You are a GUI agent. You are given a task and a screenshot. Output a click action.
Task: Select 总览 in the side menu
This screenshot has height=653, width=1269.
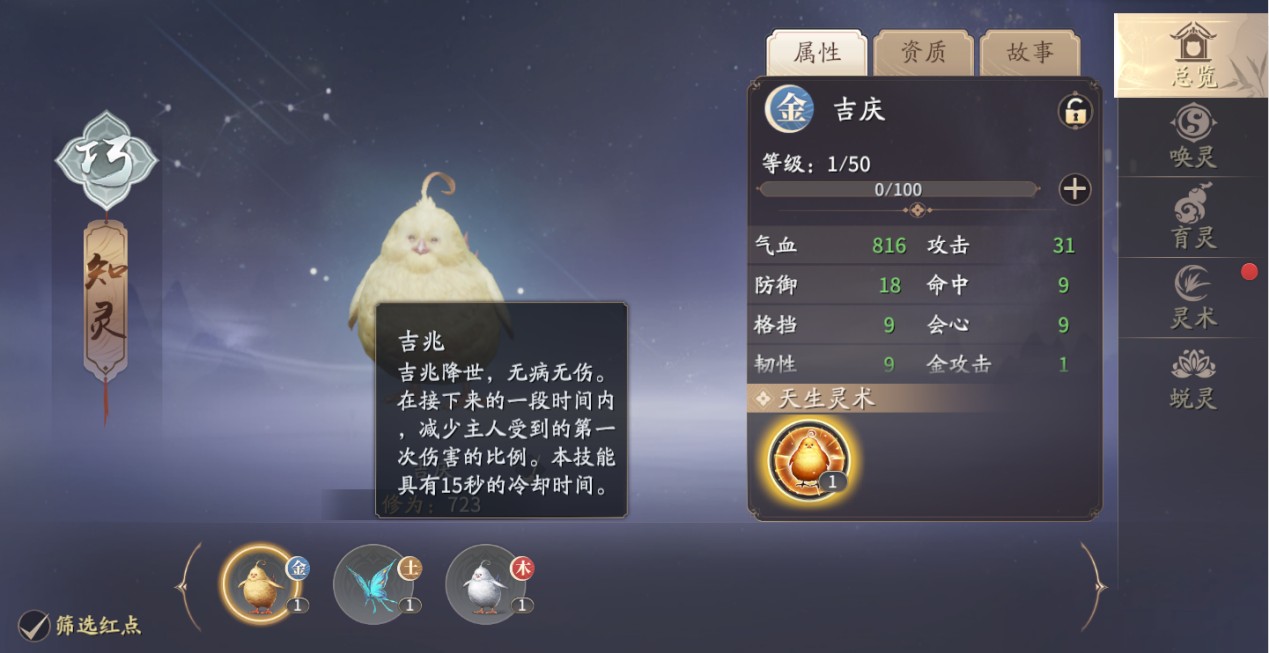[x=1192, y=56]
